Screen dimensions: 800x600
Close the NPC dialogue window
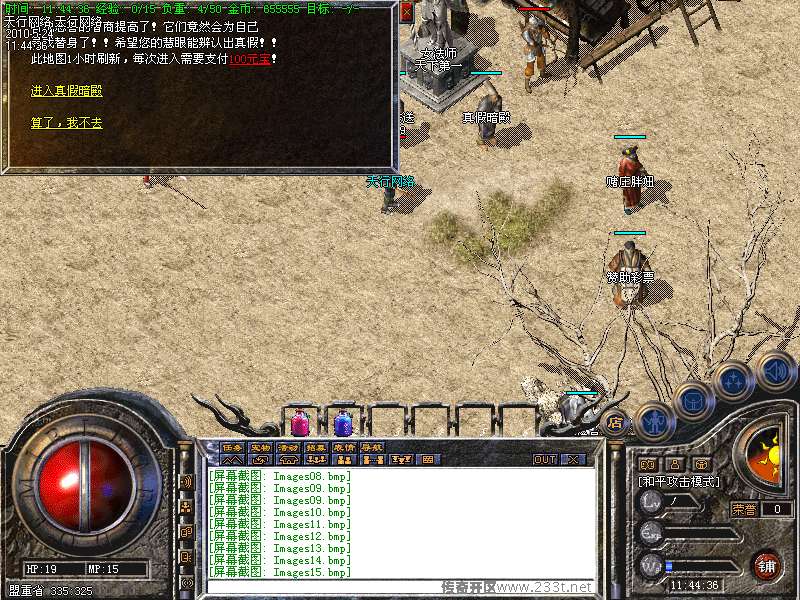pyautogui.click(x=406, y=13)
